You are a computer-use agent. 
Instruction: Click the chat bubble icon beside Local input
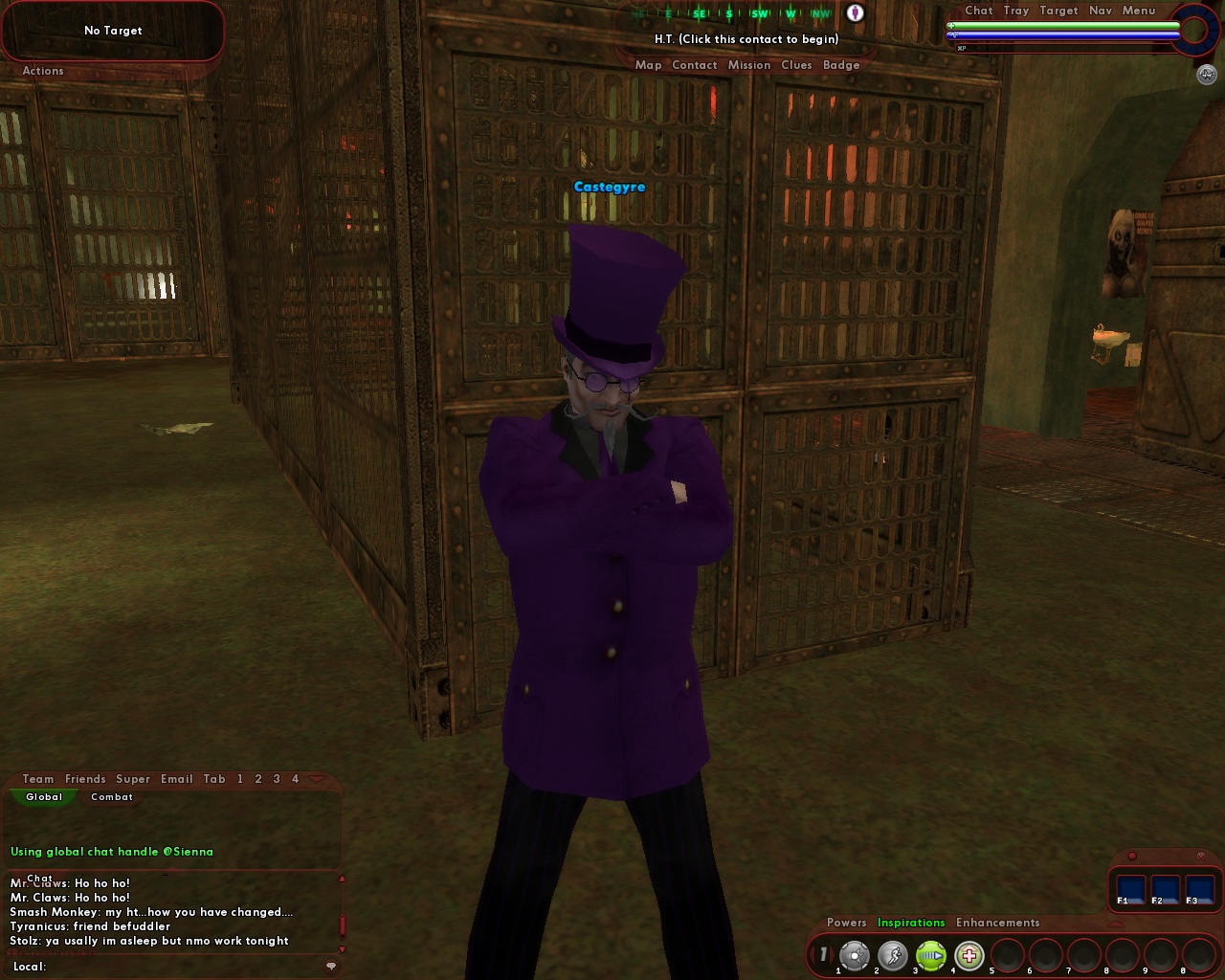point(332,967)
